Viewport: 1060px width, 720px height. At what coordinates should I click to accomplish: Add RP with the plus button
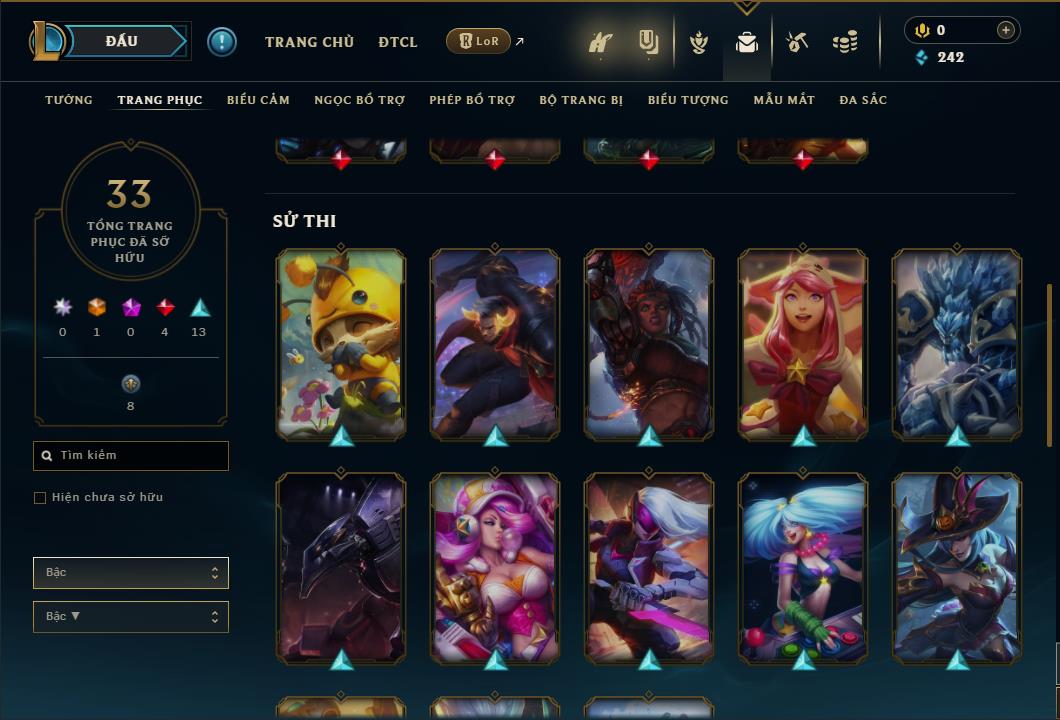(1006, 30)
